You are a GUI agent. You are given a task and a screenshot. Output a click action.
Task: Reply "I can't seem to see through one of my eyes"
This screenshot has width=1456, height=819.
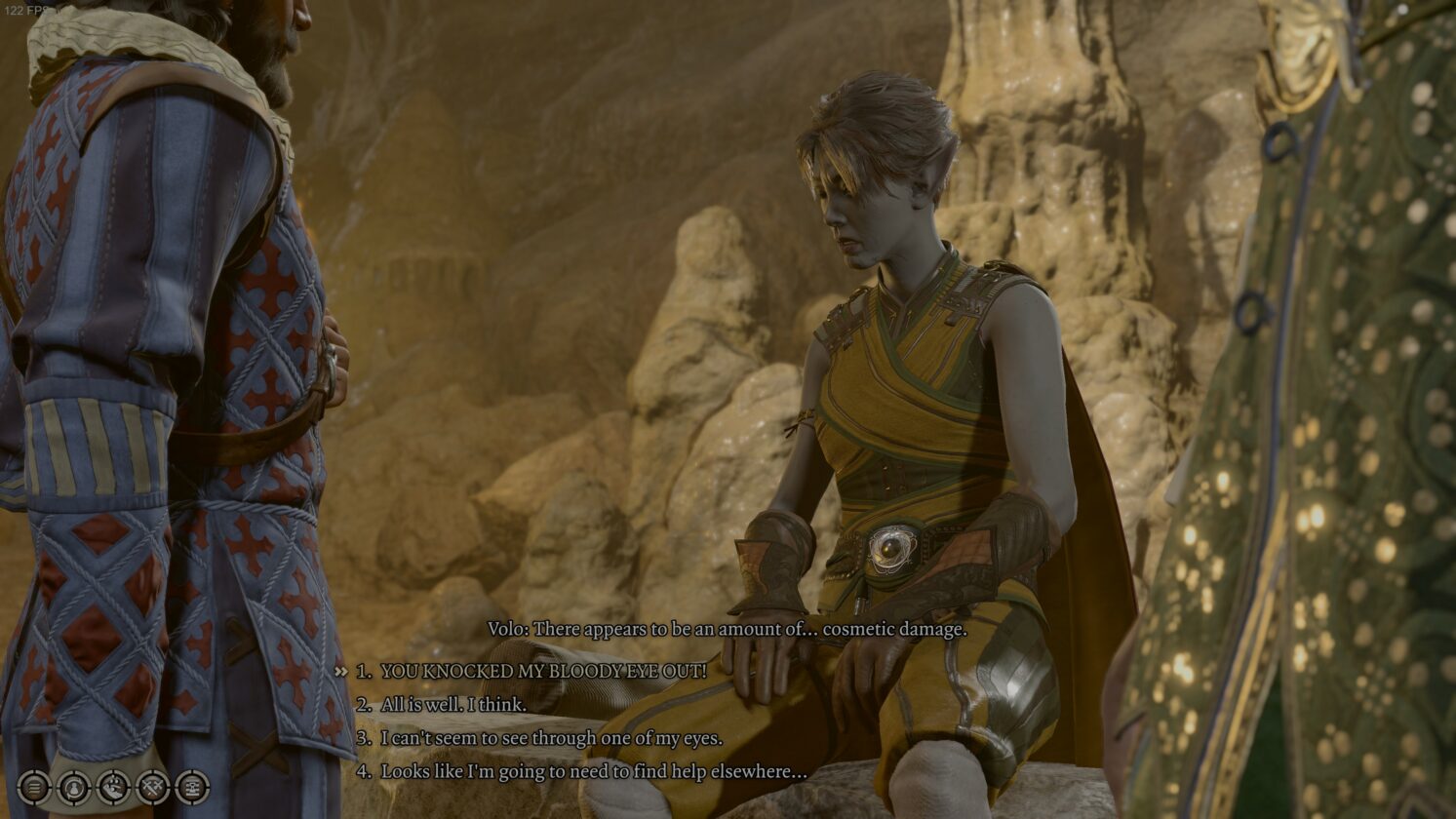coord(551,738)
